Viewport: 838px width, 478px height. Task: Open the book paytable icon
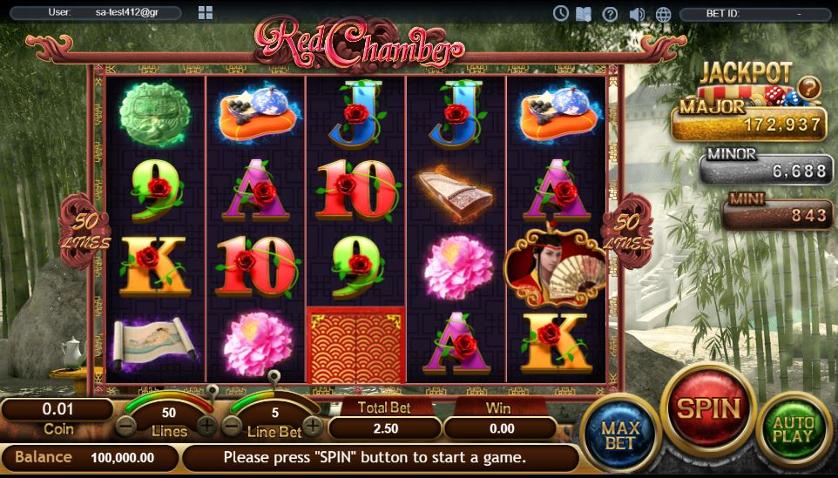[584, 13]
